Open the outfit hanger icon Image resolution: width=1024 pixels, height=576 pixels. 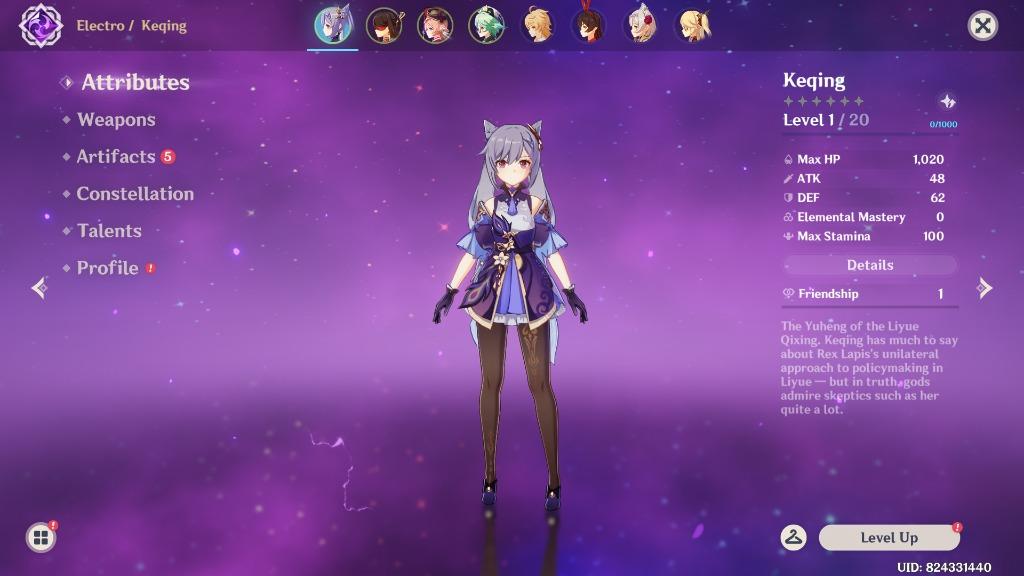[794, 538]
